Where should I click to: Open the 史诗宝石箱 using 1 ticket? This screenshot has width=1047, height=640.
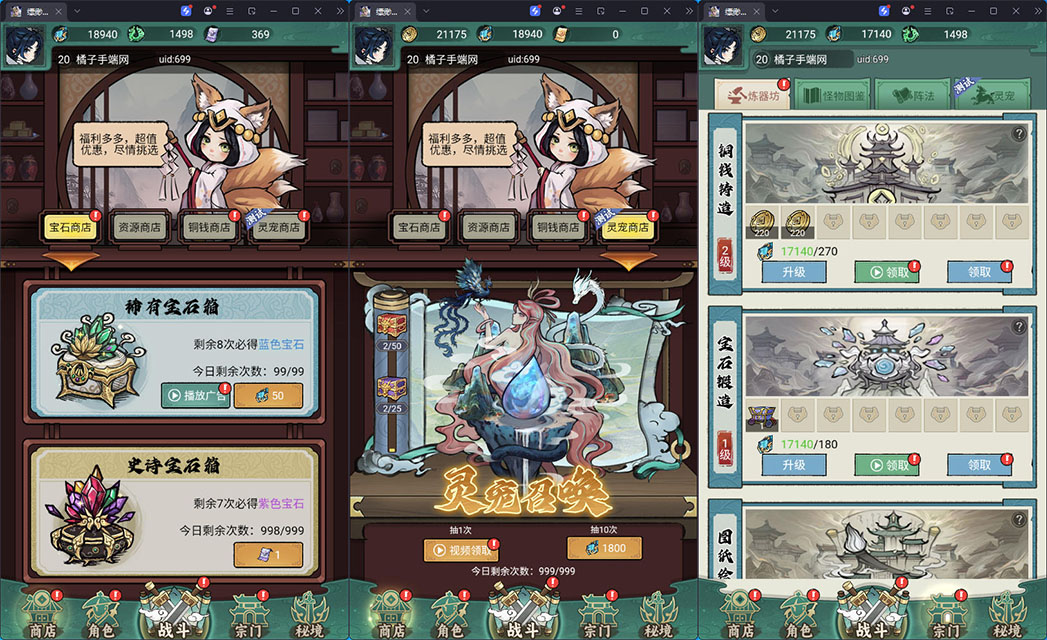tap(267, 555)
